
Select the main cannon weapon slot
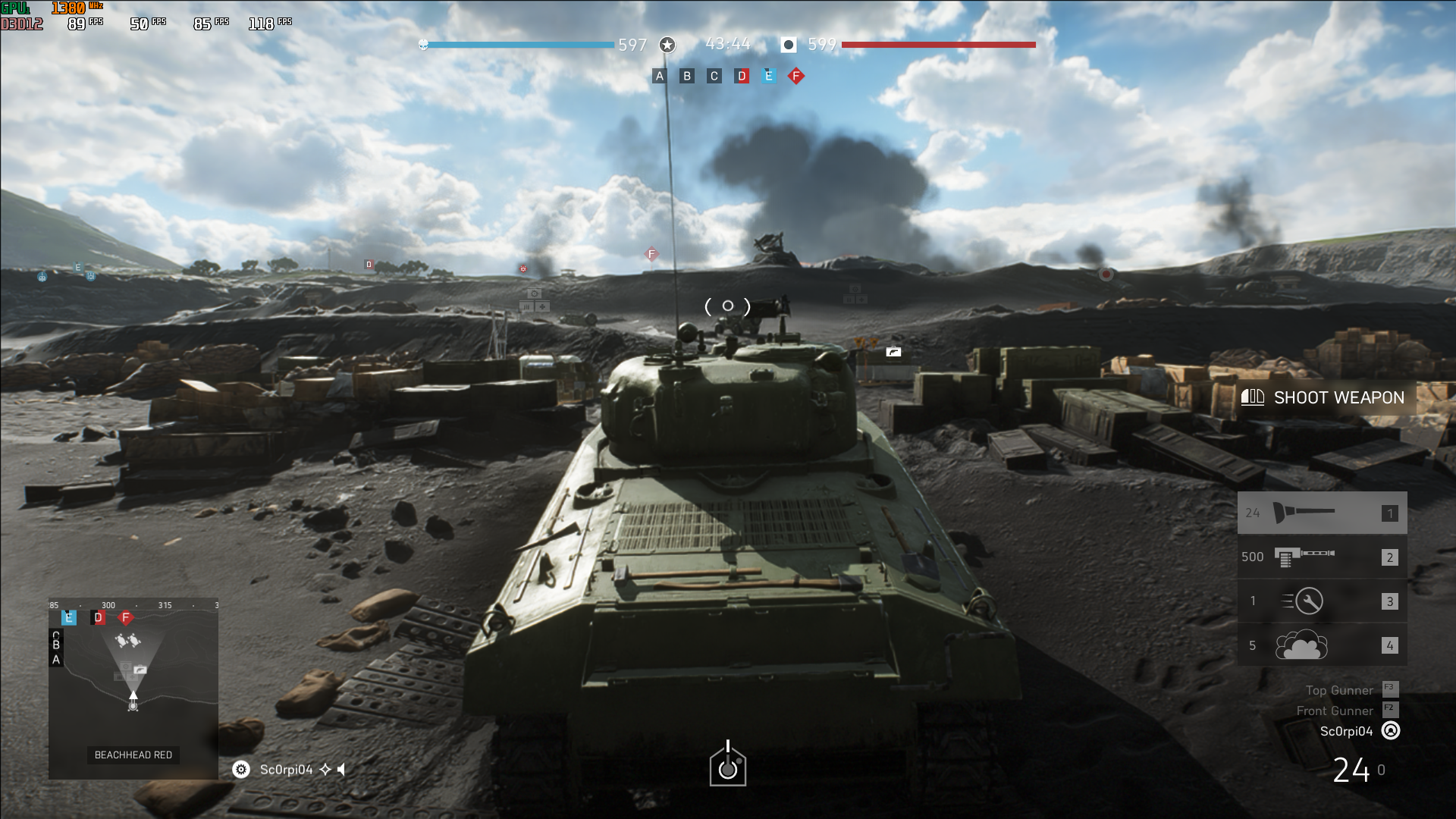point(1322,513)
